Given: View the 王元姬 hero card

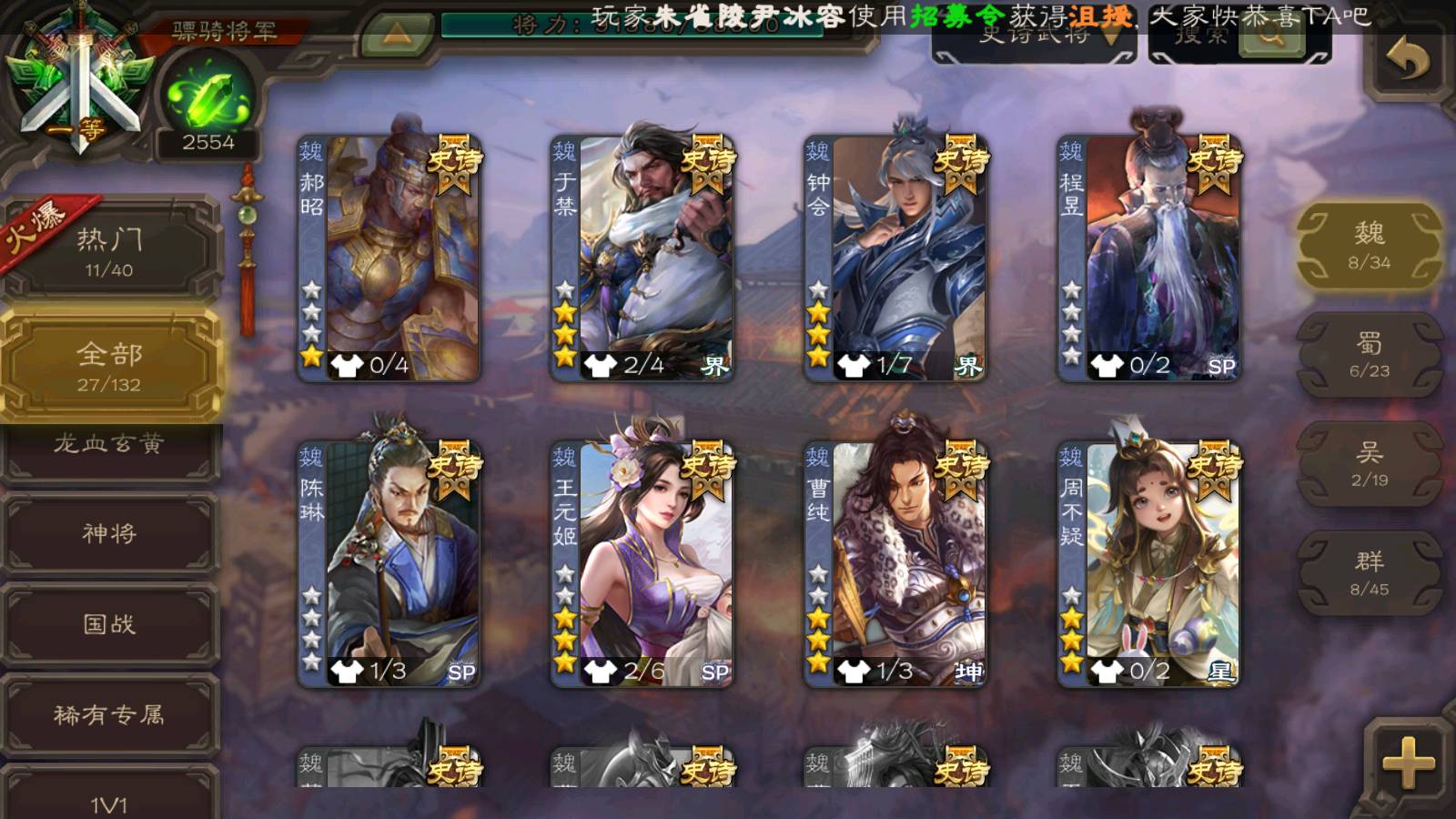Looking at the screenshot, I should [642, 564].
